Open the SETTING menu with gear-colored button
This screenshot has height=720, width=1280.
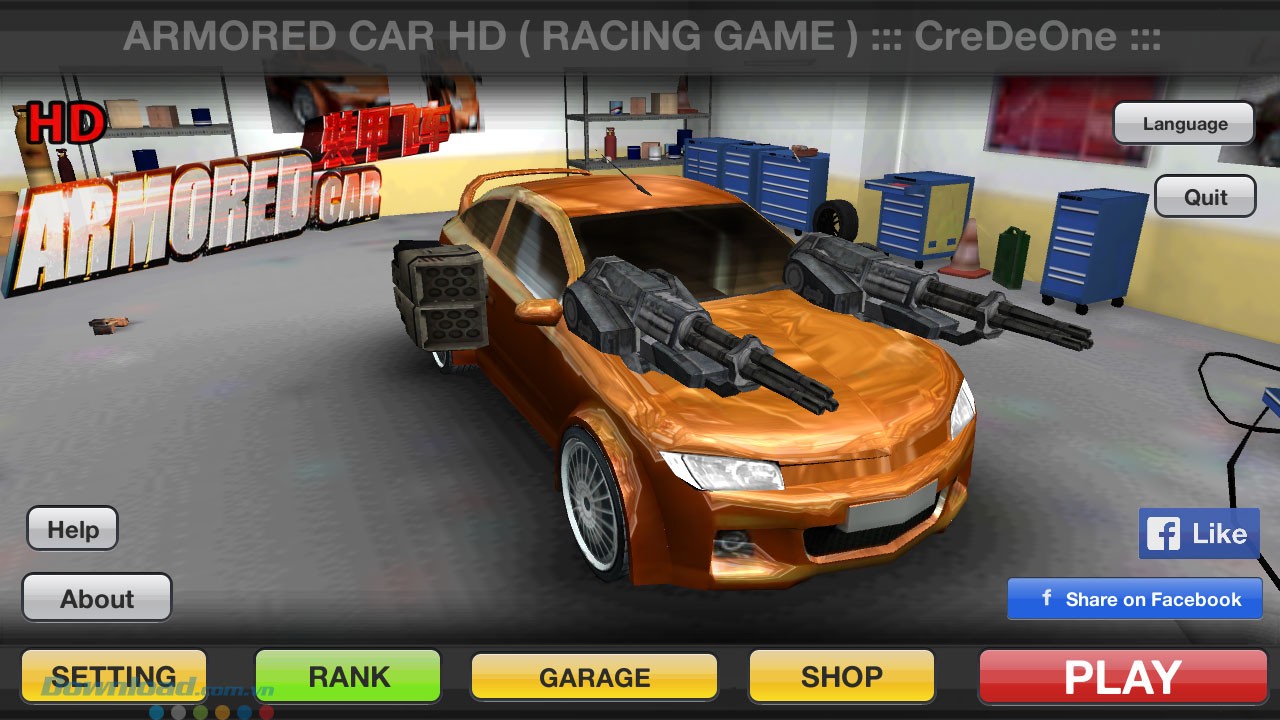click(x=113, y=676)
